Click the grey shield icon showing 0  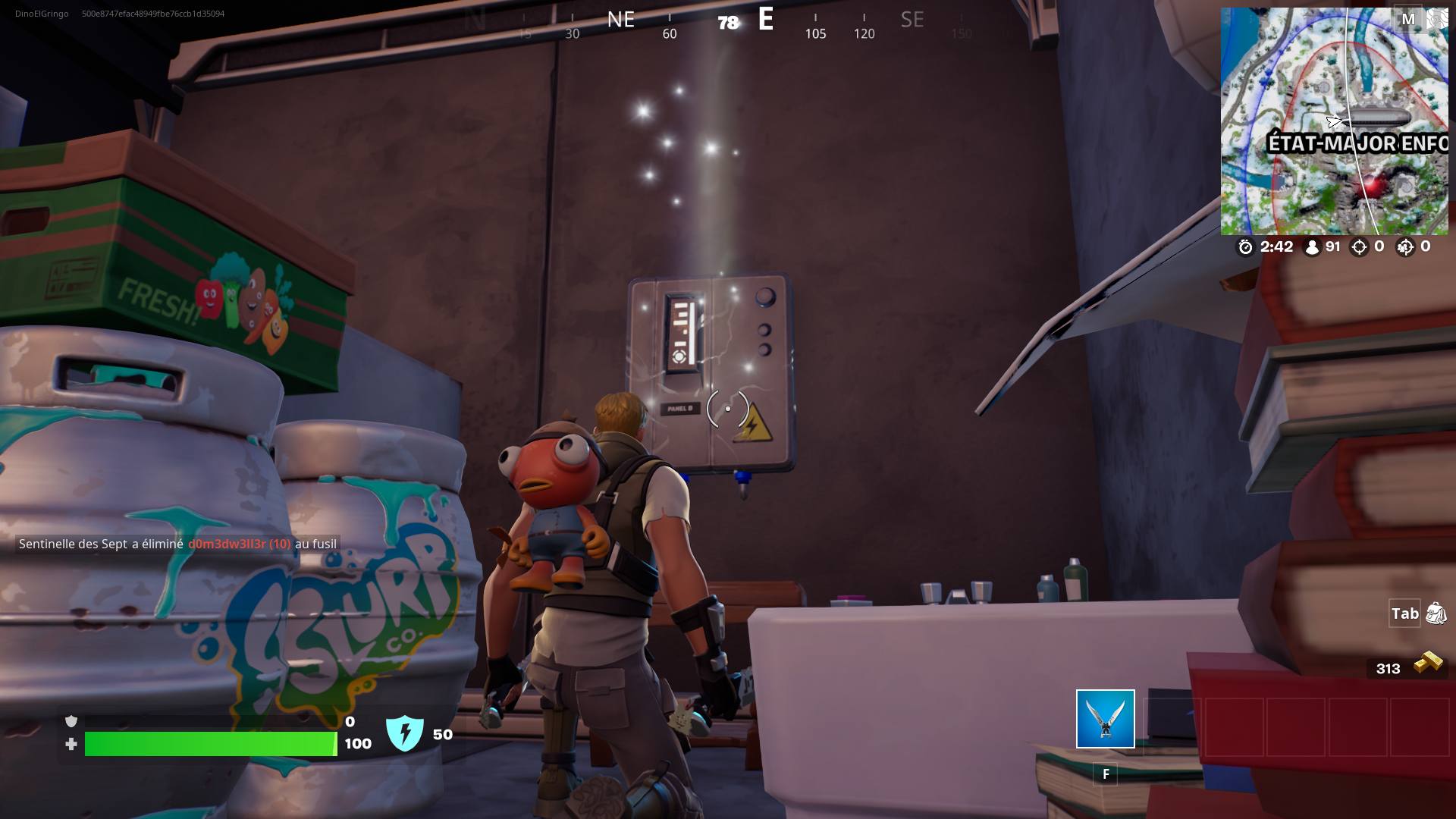point(71,723)
